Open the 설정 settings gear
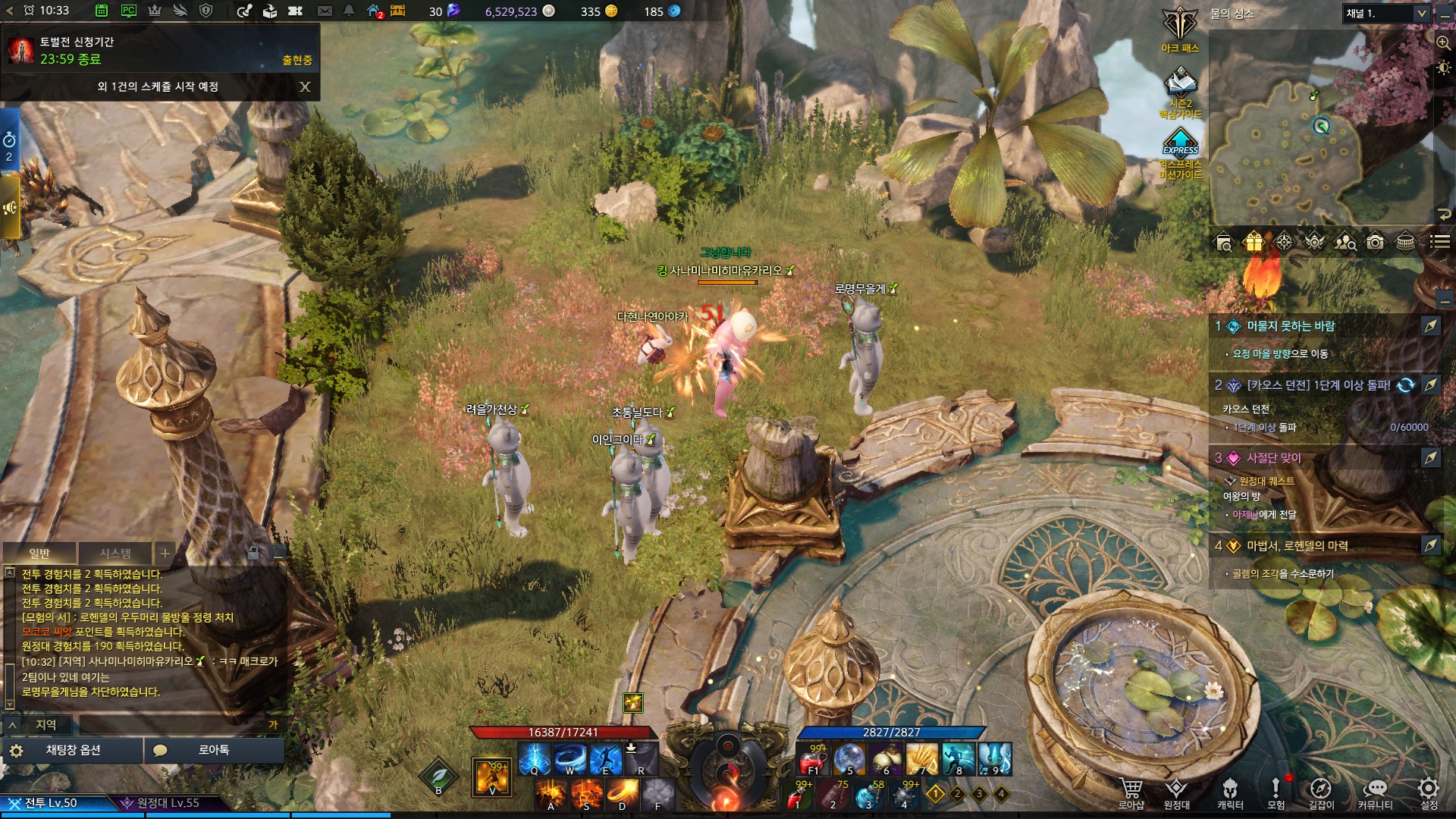The height and width of the screenshot is (819, 1456). coord(1429,792)
